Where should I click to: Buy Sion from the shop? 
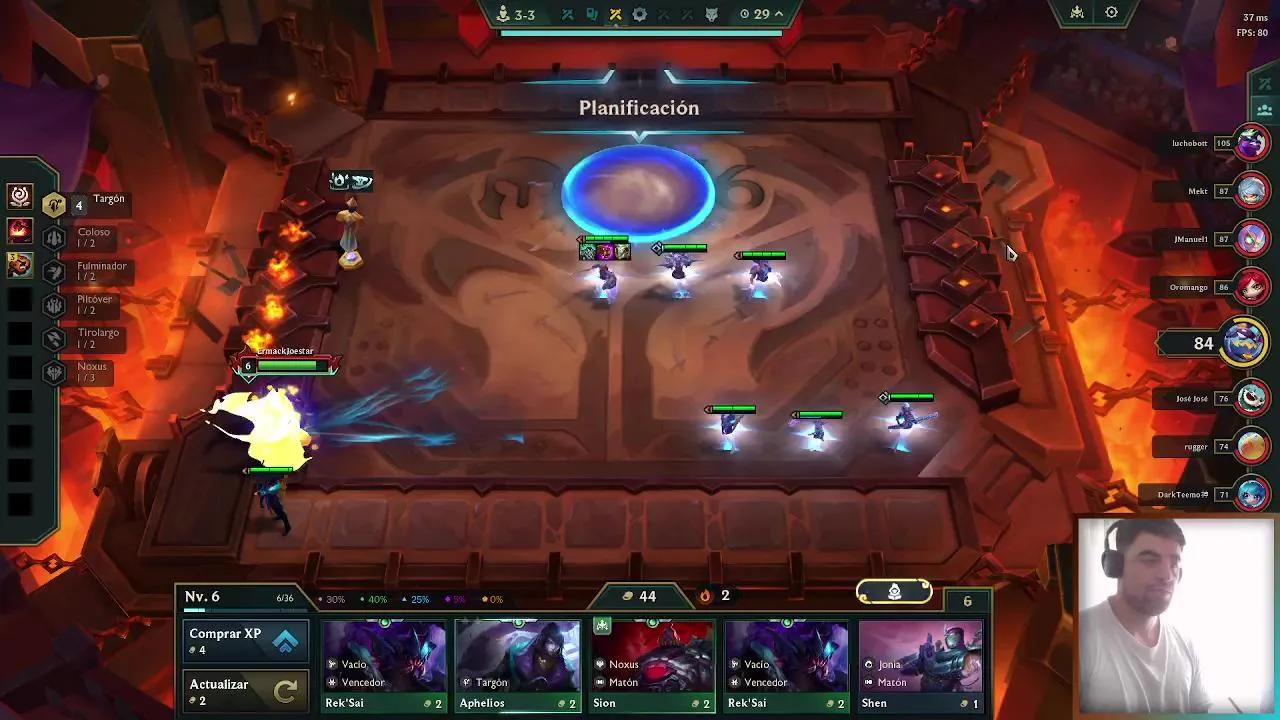(652, 660)
